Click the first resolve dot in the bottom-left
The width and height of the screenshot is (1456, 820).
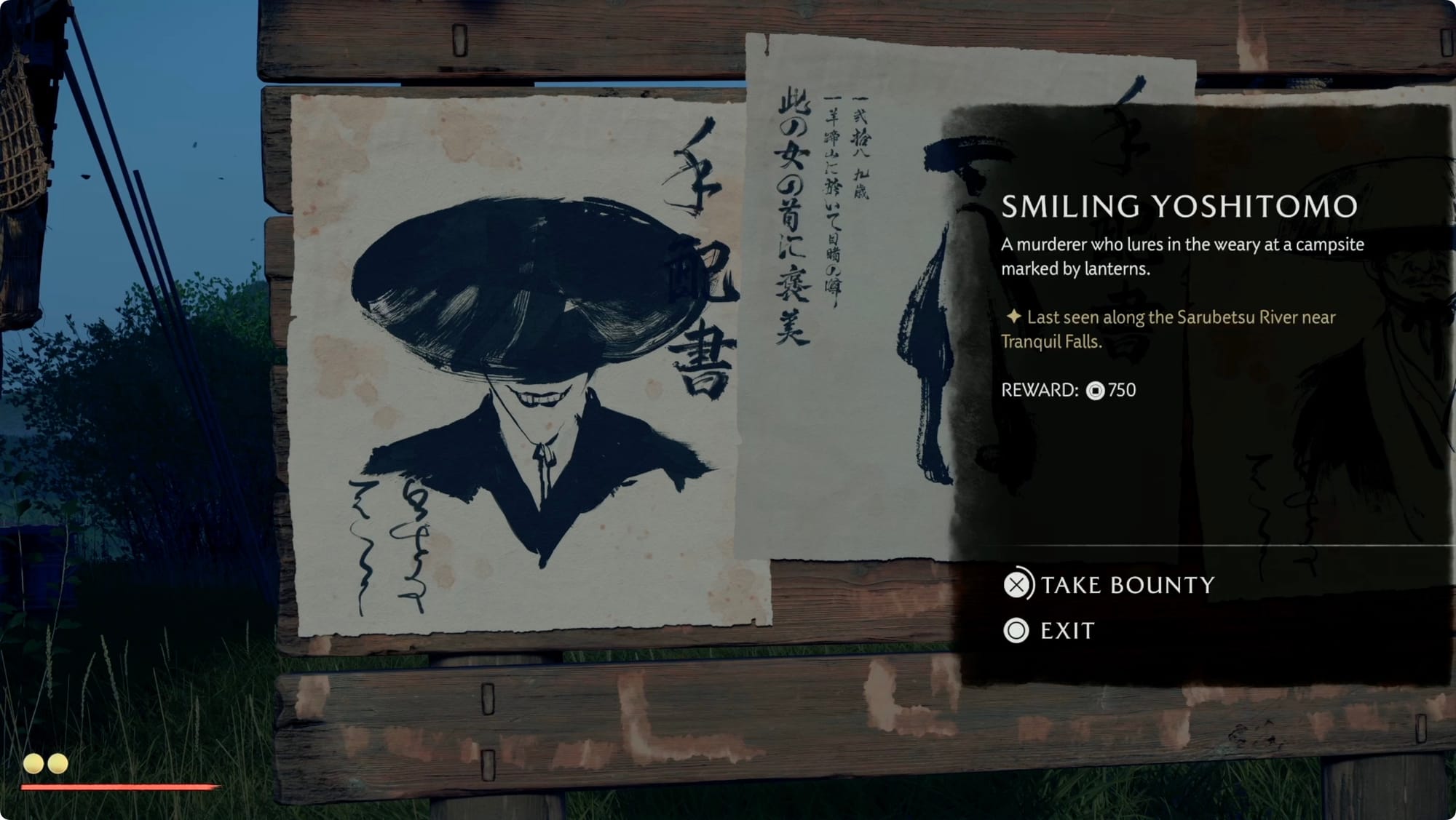click(33, 765)
